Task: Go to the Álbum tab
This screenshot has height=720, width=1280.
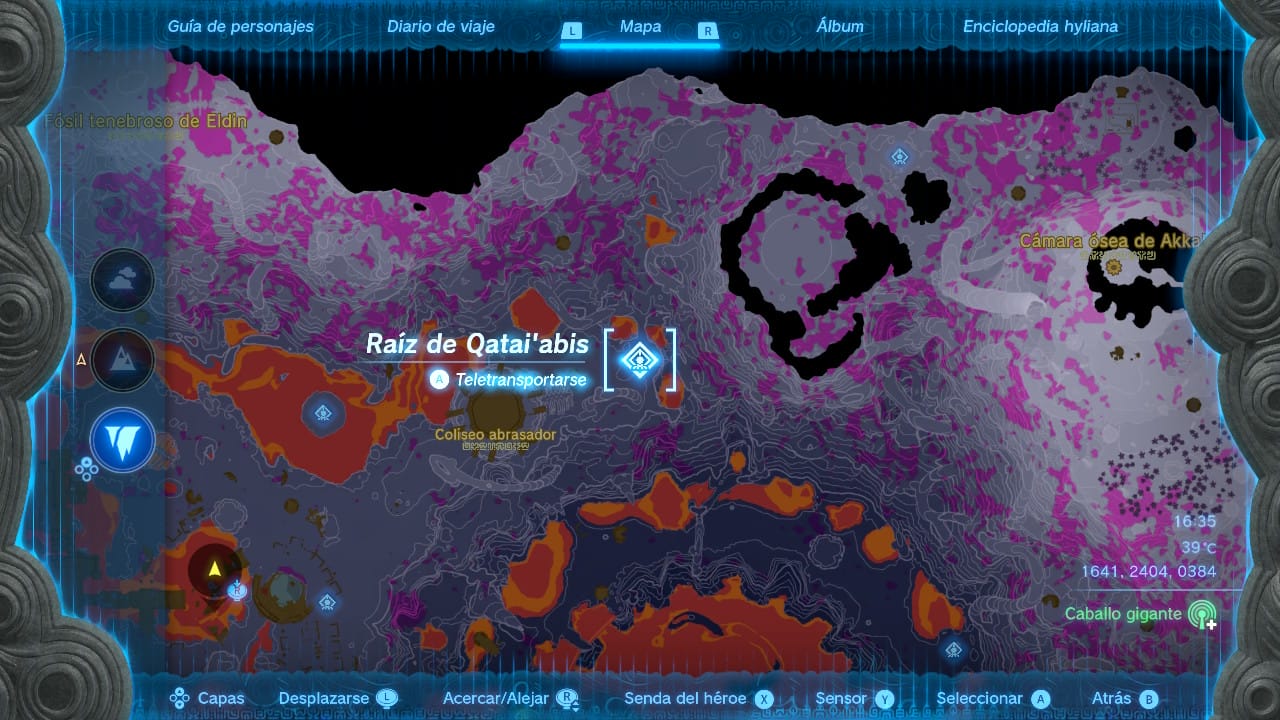Action: (840, 27)
